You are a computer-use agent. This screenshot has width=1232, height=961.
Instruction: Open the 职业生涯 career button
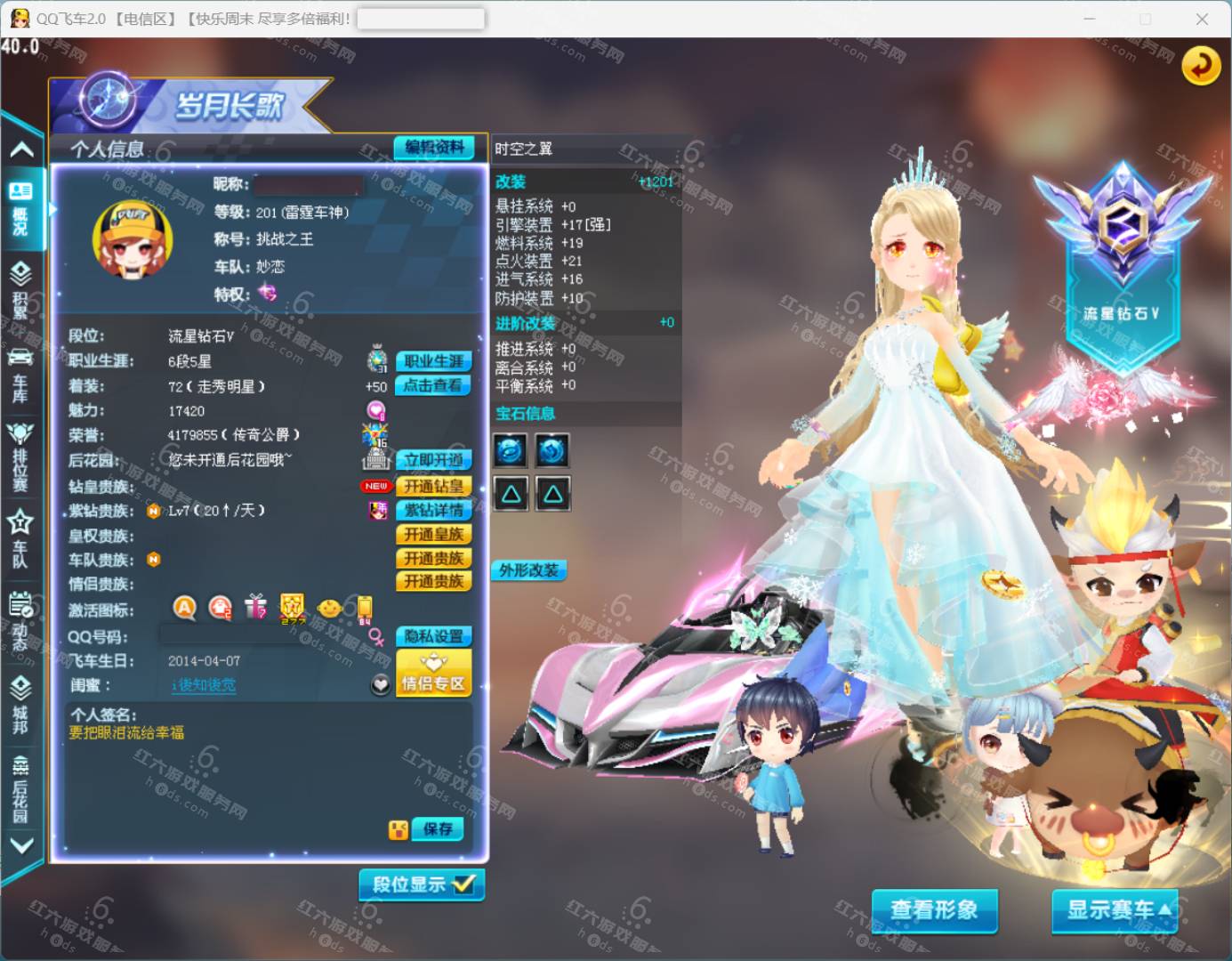433,361
